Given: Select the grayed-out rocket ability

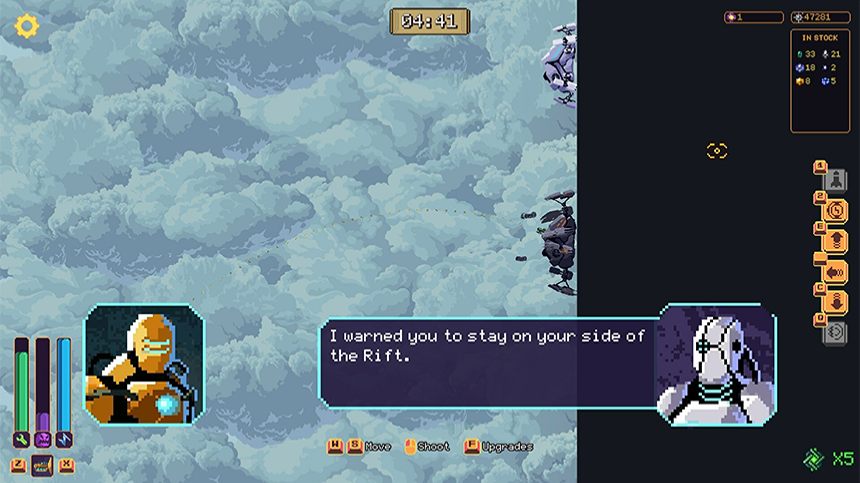Looking at the screenshot, I should click(x=835, y=180).
